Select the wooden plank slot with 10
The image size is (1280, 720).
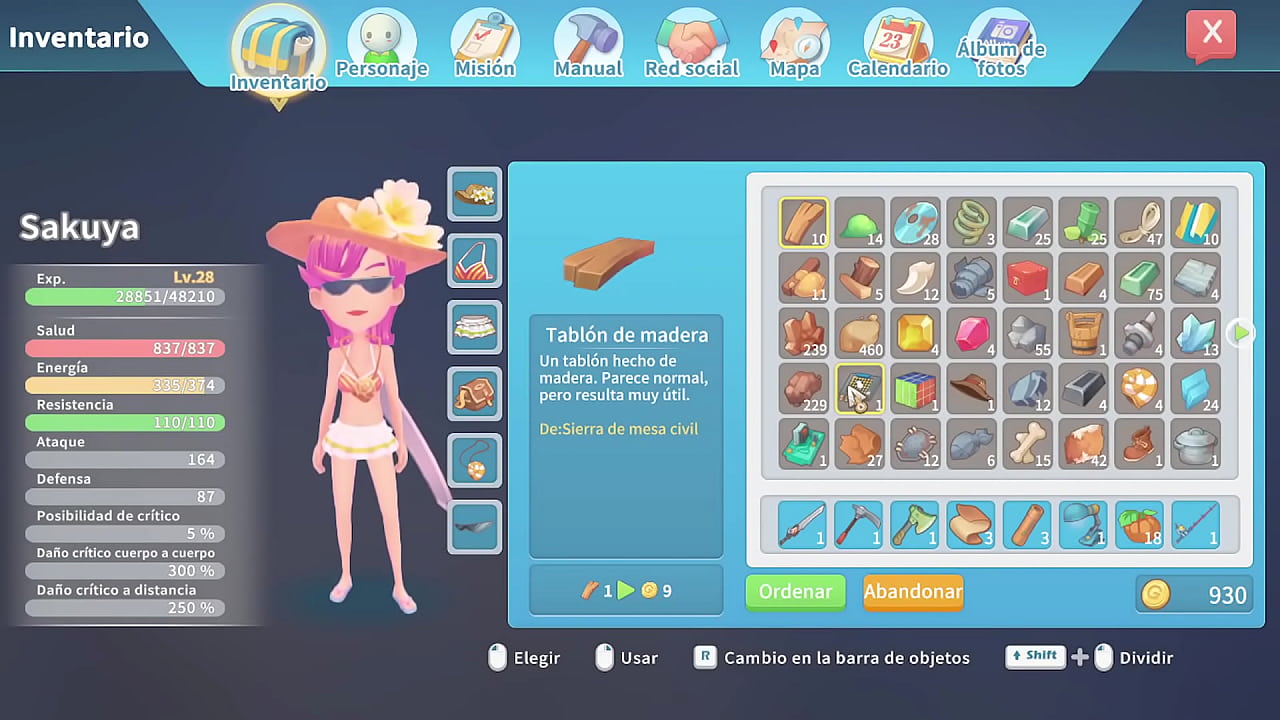(x=804, y=222)
